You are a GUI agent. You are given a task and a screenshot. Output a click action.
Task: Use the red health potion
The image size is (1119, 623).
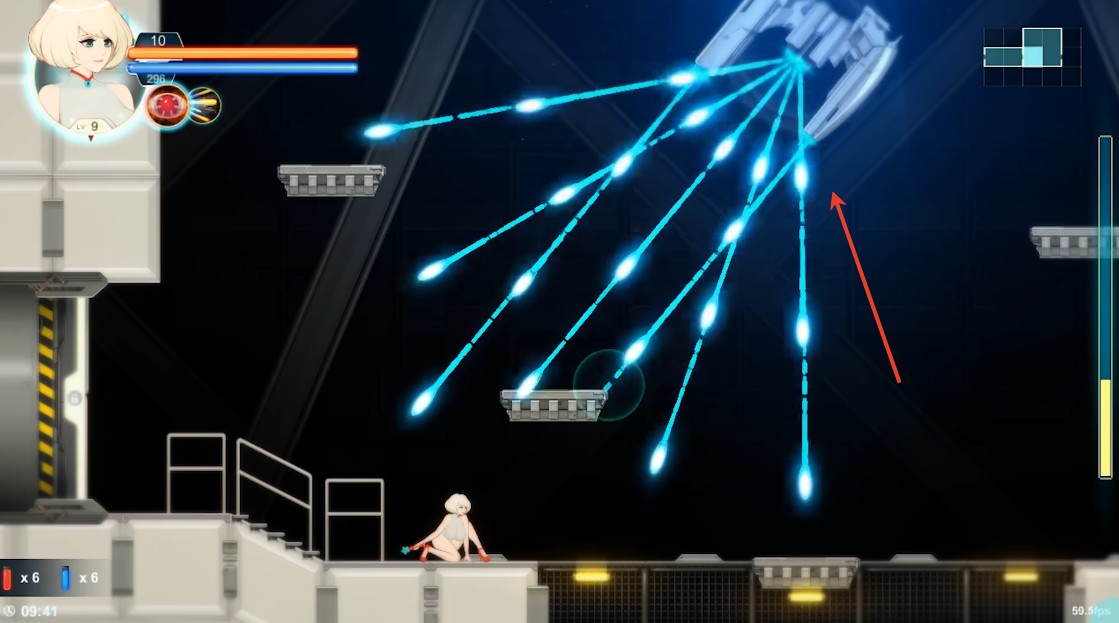(8, 578)
